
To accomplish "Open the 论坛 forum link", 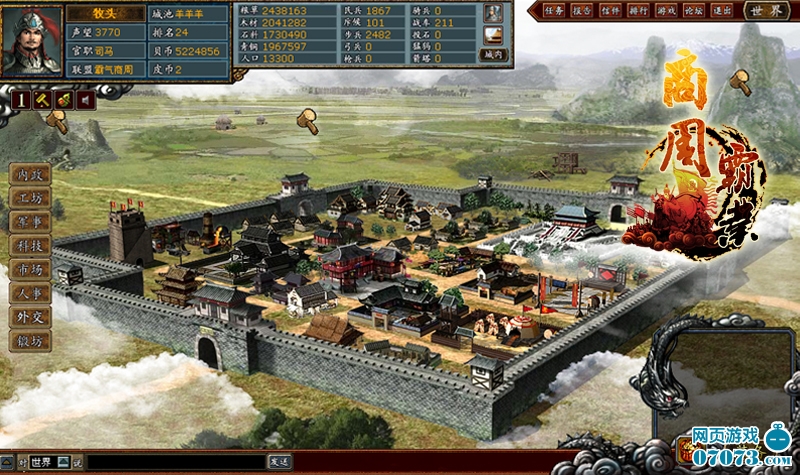I will 692,10.
